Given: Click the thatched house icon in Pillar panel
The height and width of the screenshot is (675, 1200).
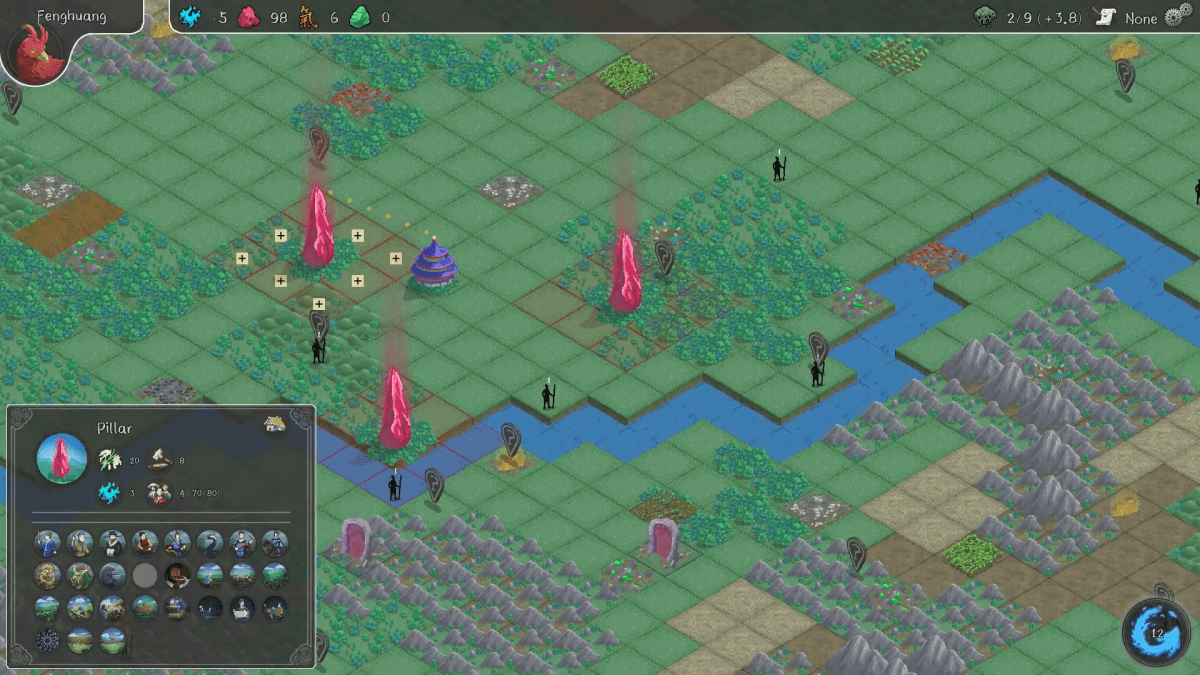Looking at the screenshot, I should 275,425.
